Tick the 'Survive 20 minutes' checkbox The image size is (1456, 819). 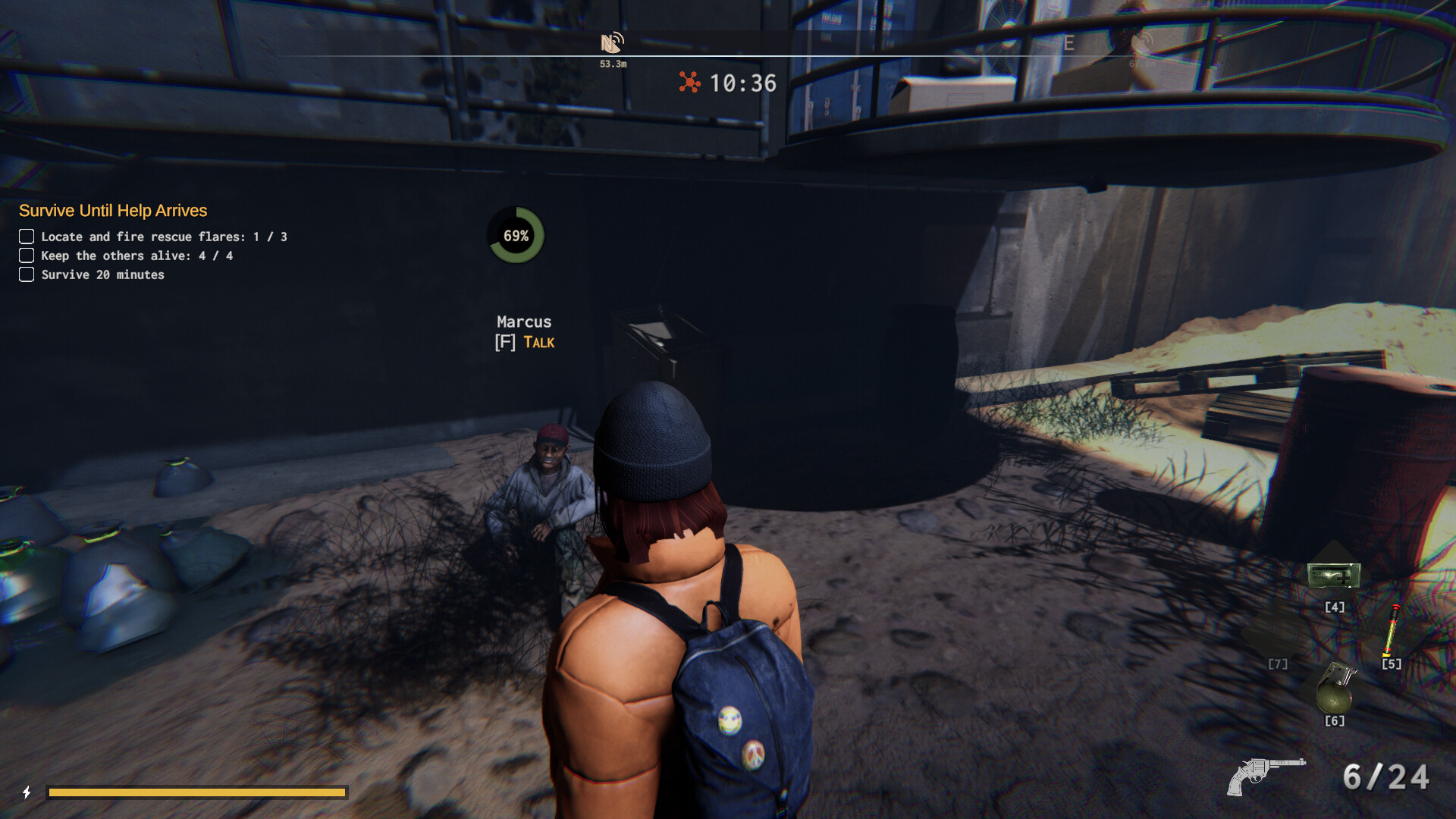click(27, 275)
